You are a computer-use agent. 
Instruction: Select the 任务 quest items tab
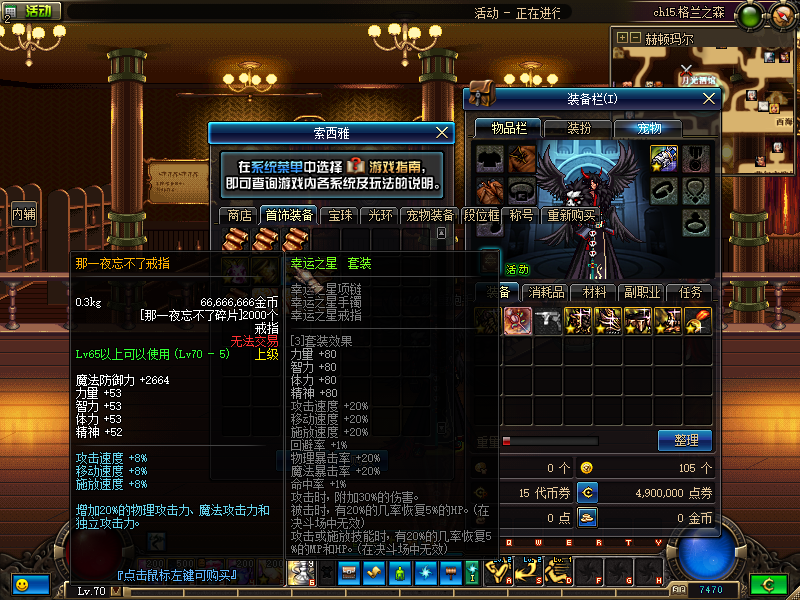point(690,292)
